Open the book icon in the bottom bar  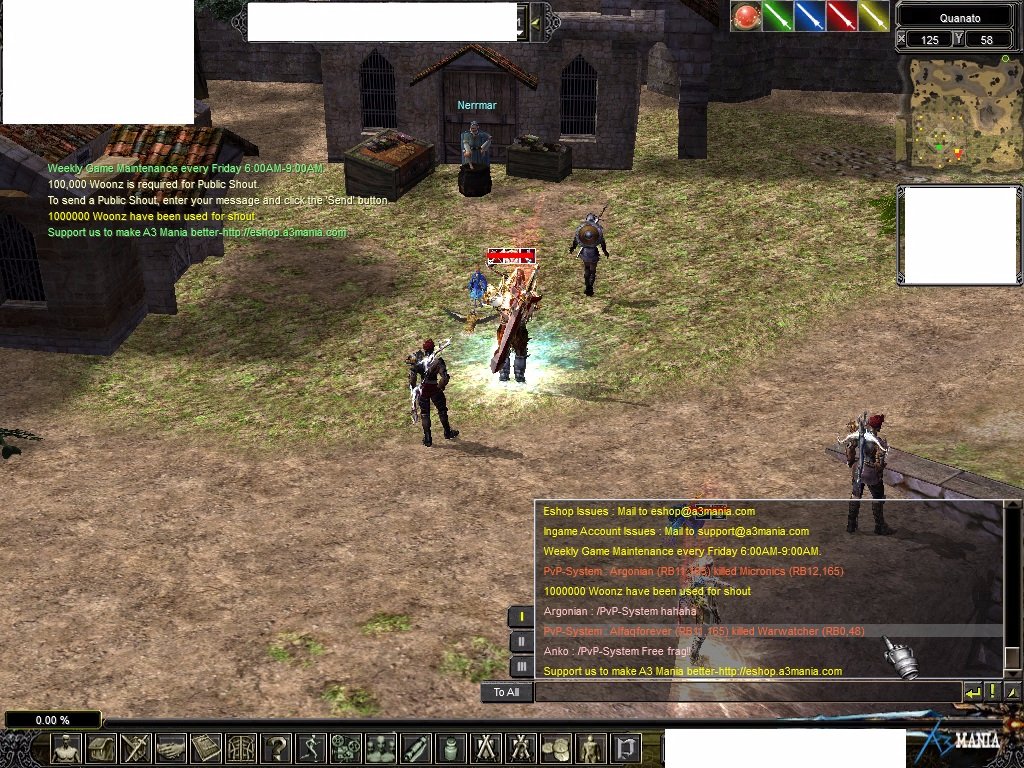pyautogui.click(x=206, y=748)
